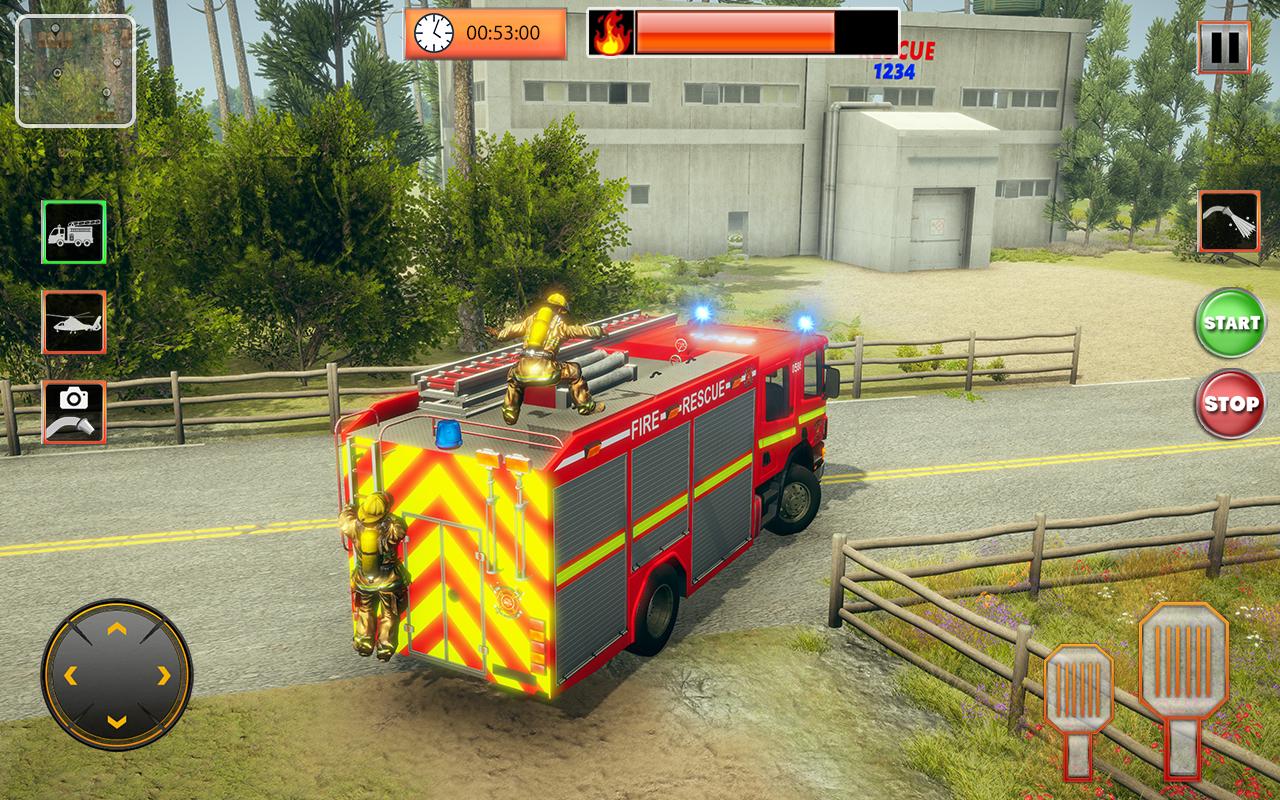Tap the clock icon on the timer
The image size is (1280, 800).
pos(432,34)
